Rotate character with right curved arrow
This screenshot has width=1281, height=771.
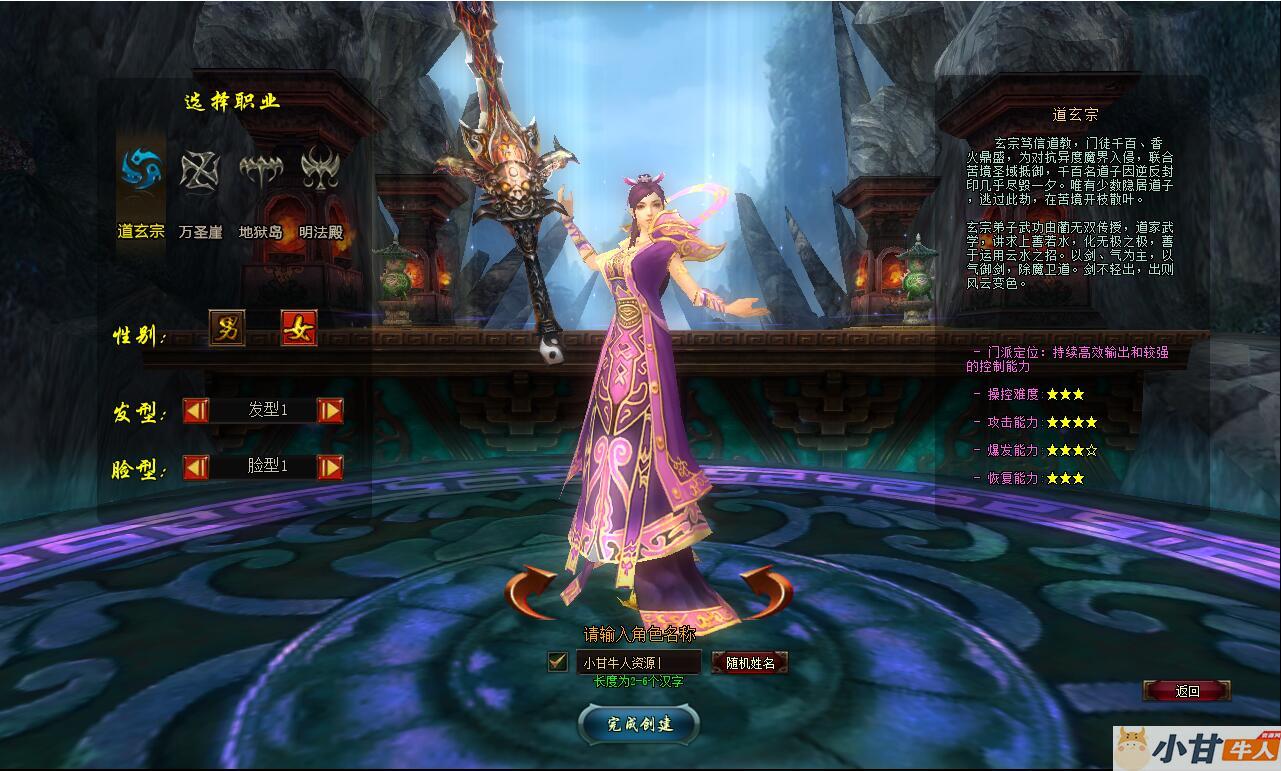click(x=766, y=591)
